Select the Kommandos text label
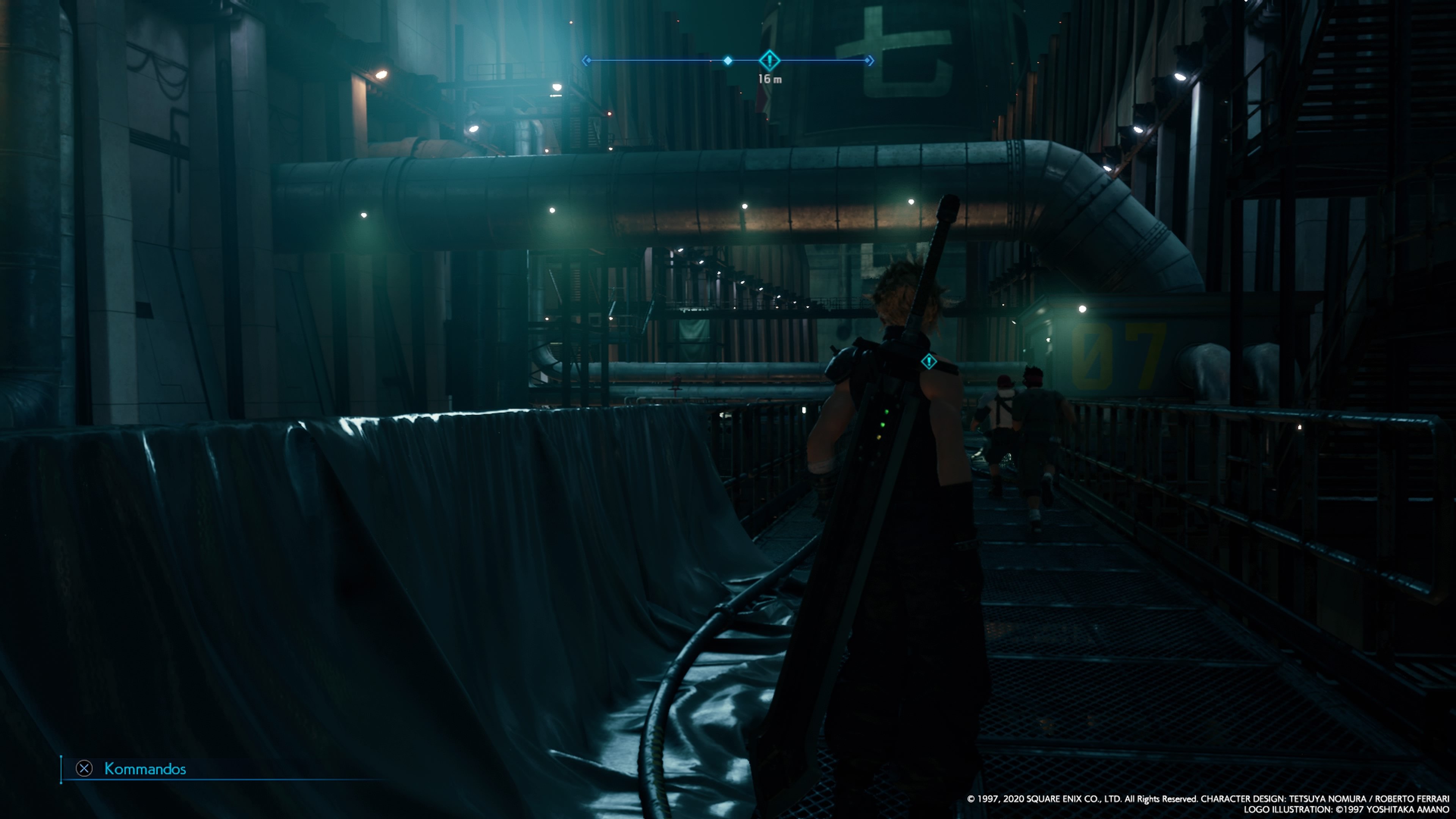Screen dimensions: 1456x819 (x=146, y=769)
